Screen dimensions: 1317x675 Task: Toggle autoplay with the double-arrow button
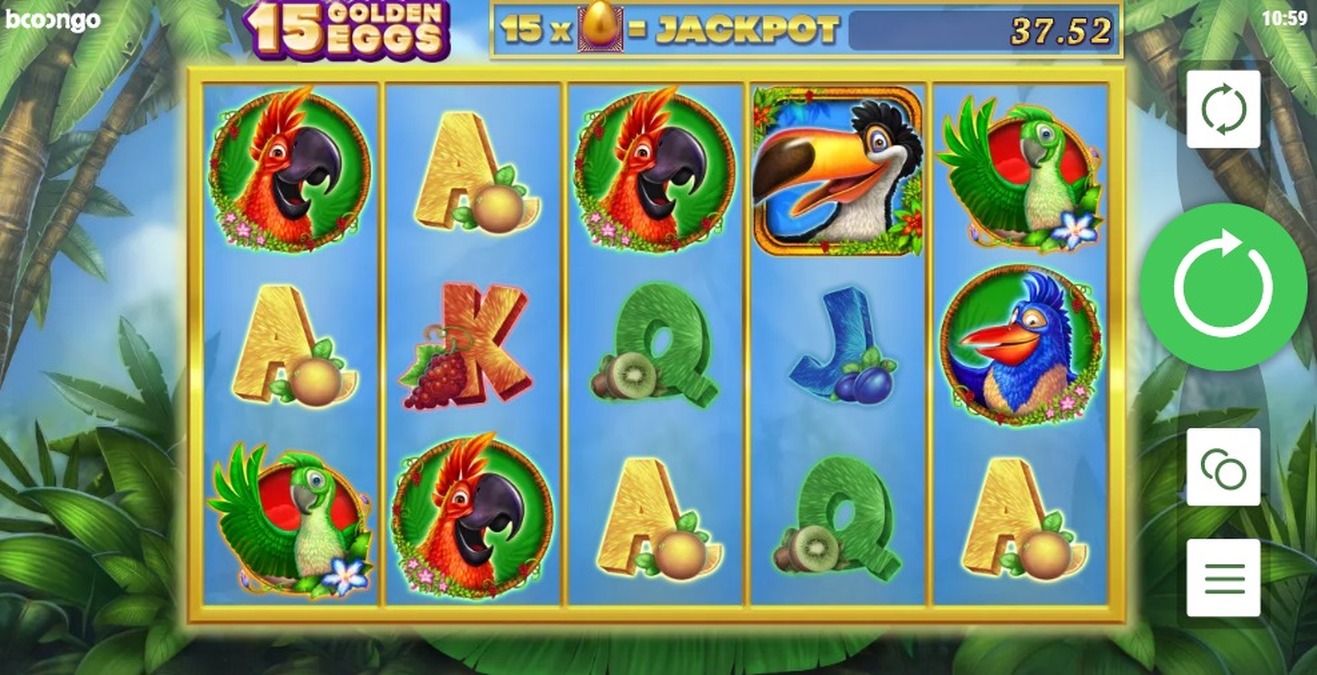tap(1223, 110)
